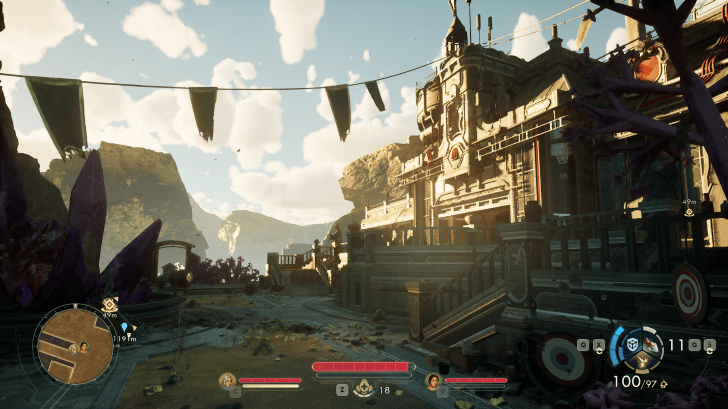Choose the orange weapon slot in the wheel

650,344
